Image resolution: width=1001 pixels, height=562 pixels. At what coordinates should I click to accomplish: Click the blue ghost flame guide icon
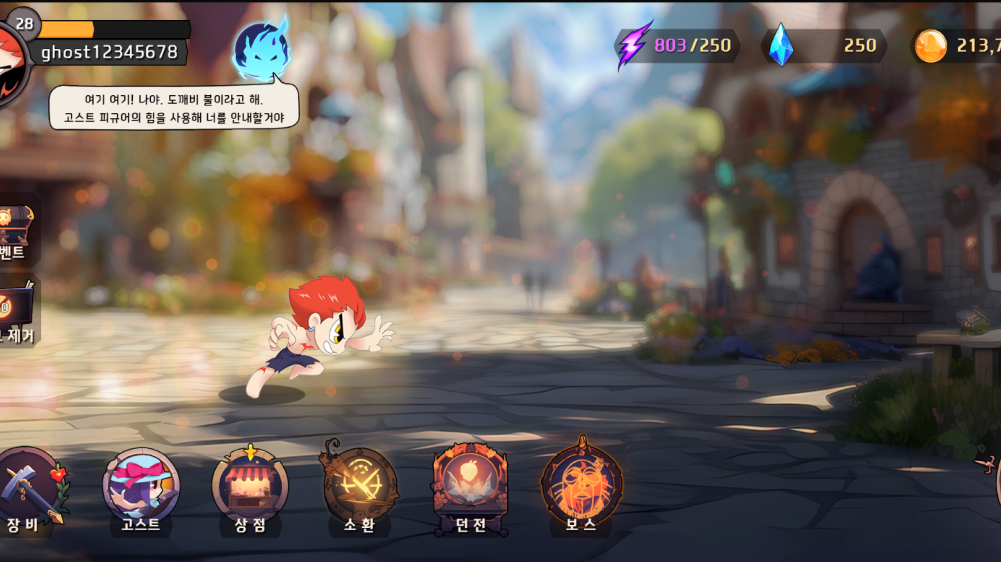[x=261, y=48]
